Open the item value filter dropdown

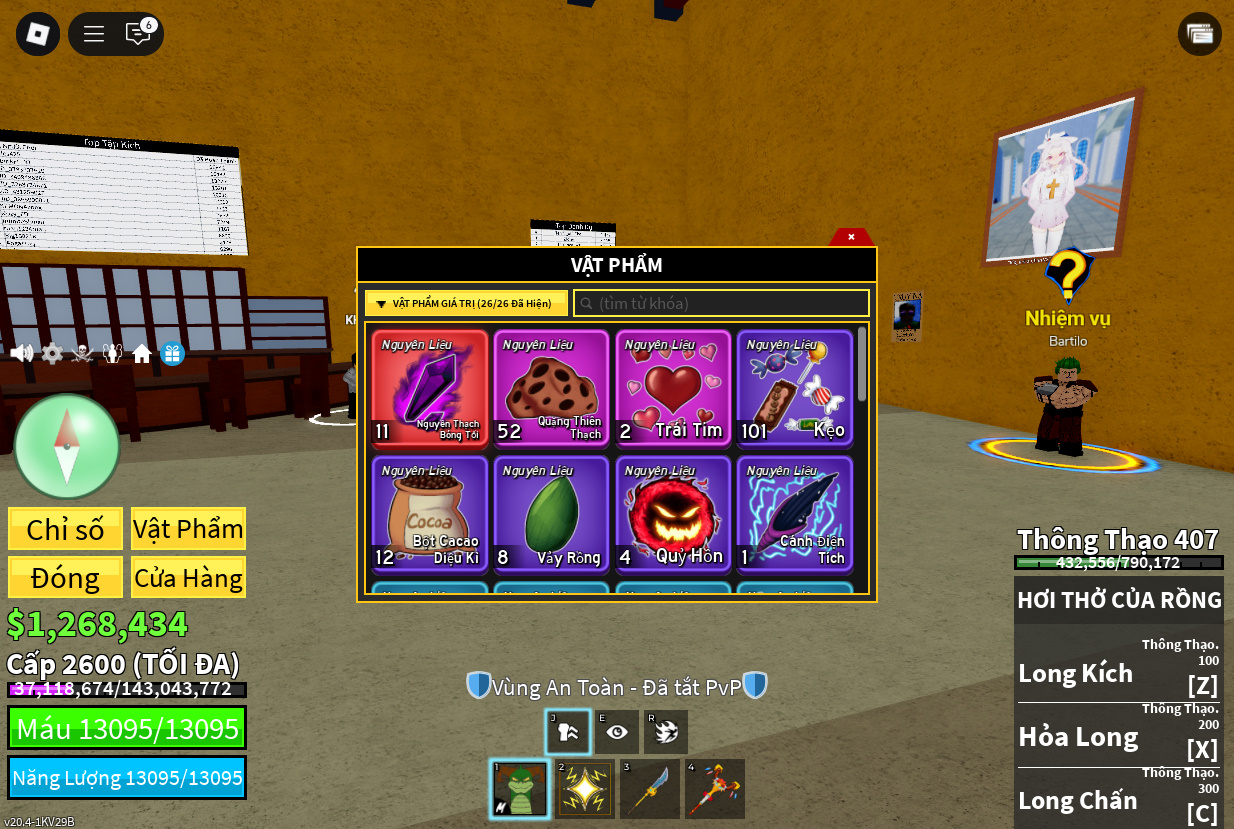(x=466, y=303)
